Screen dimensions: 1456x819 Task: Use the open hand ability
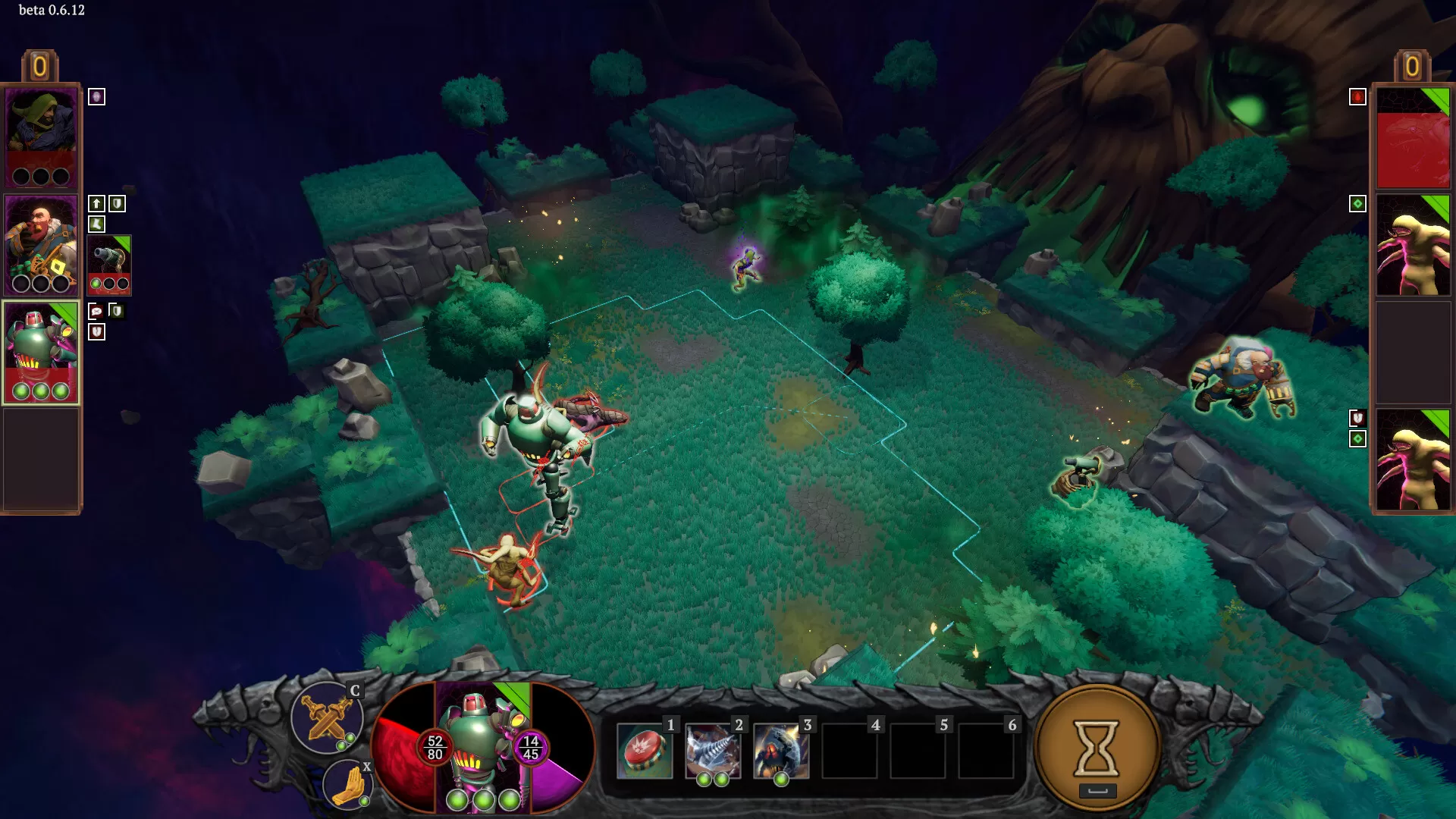point(347,784)
